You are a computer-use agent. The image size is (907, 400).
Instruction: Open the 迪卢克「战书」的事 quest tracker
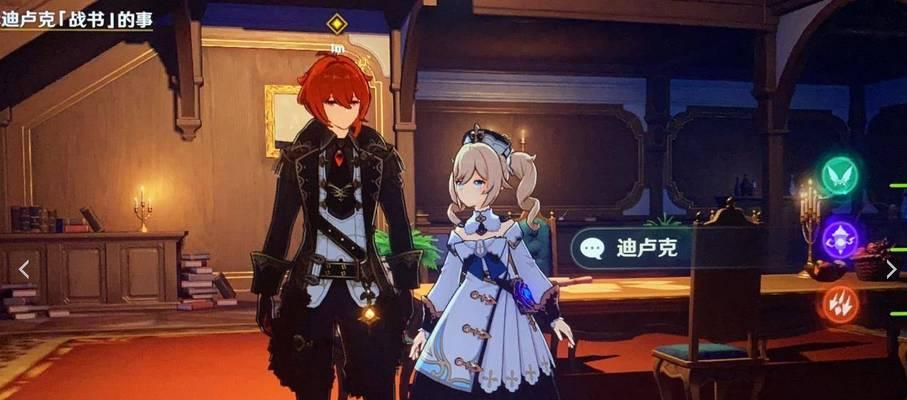(x=76, y=20)
